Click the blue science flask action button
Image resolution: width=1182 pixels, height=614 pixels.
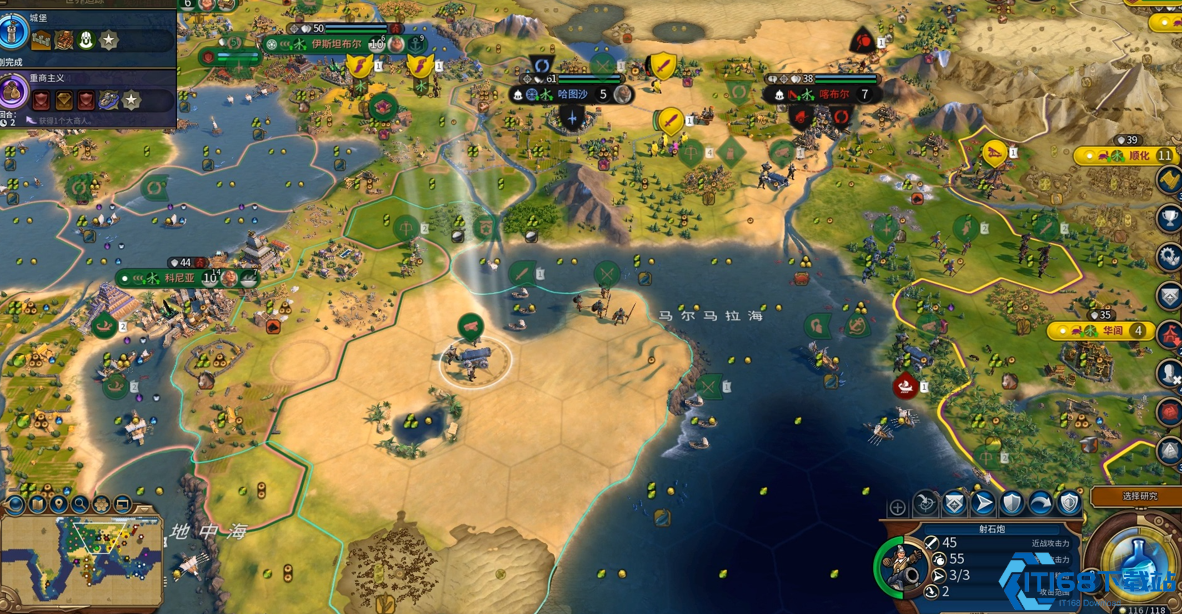pyautogui.click(x=1133, y=563)
